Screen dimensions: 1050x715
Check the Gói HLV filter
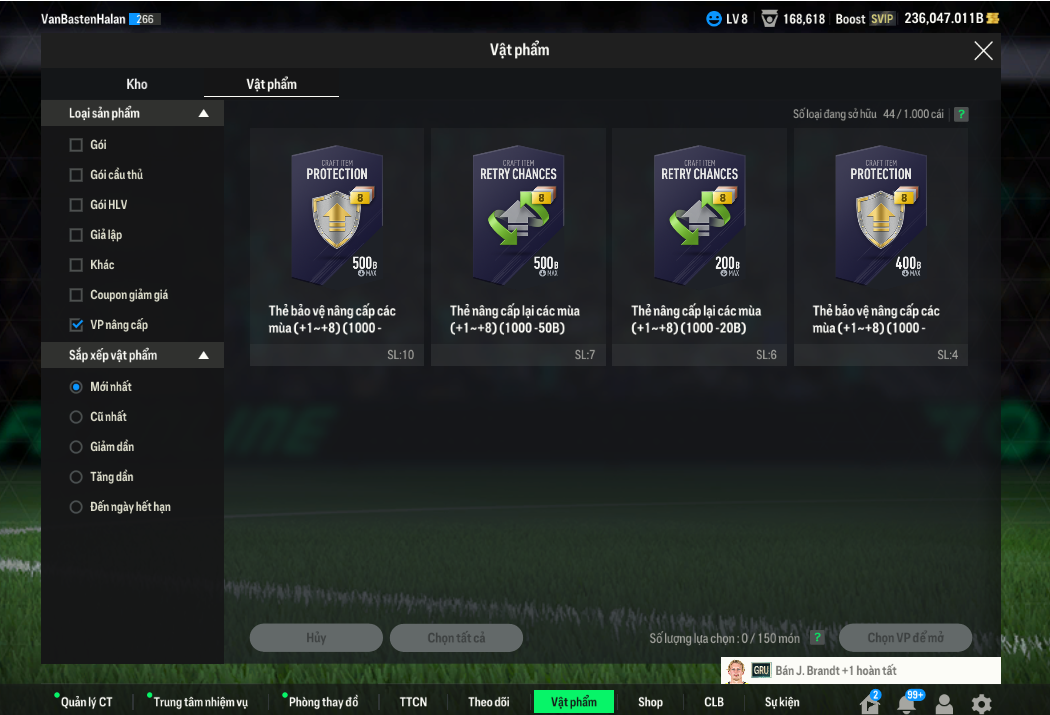[x=76, y=205]
